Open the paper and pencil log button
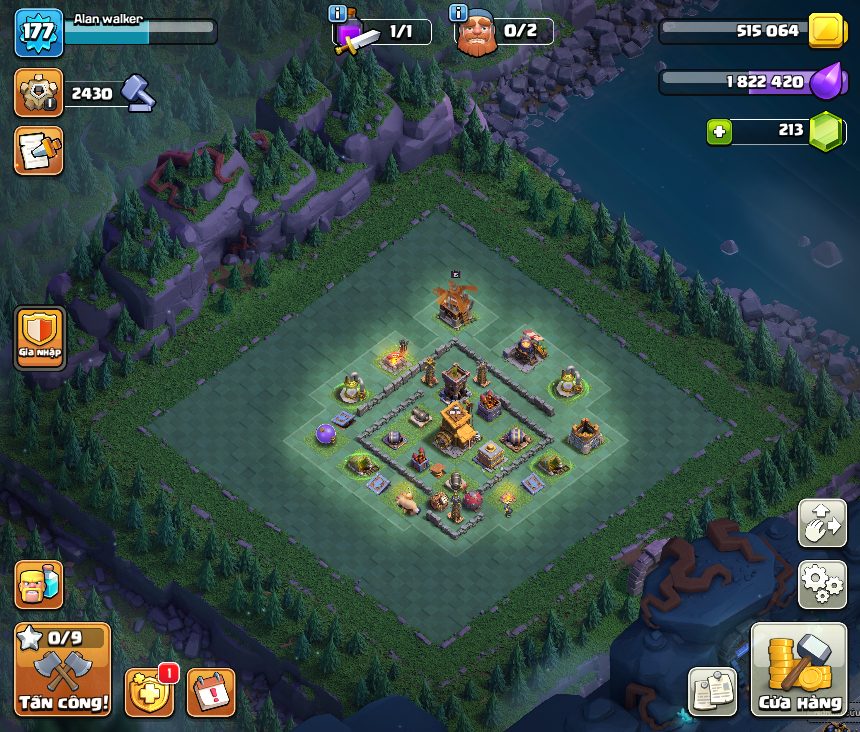The height and width of the screenshot is (732, 860). (38, 150)
